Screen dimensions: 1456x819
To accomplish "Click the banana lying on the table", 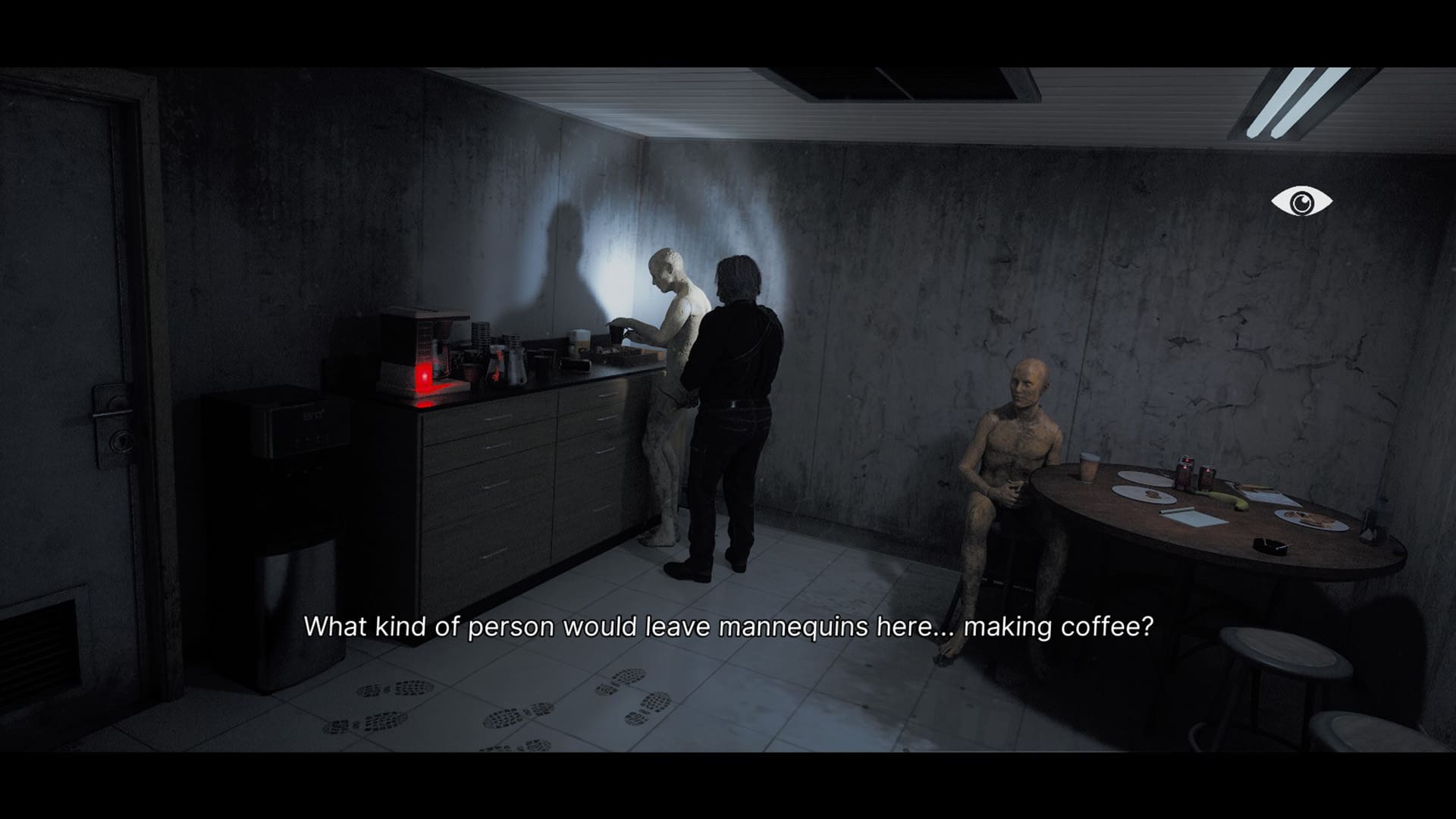I will tap(1226, 499).
